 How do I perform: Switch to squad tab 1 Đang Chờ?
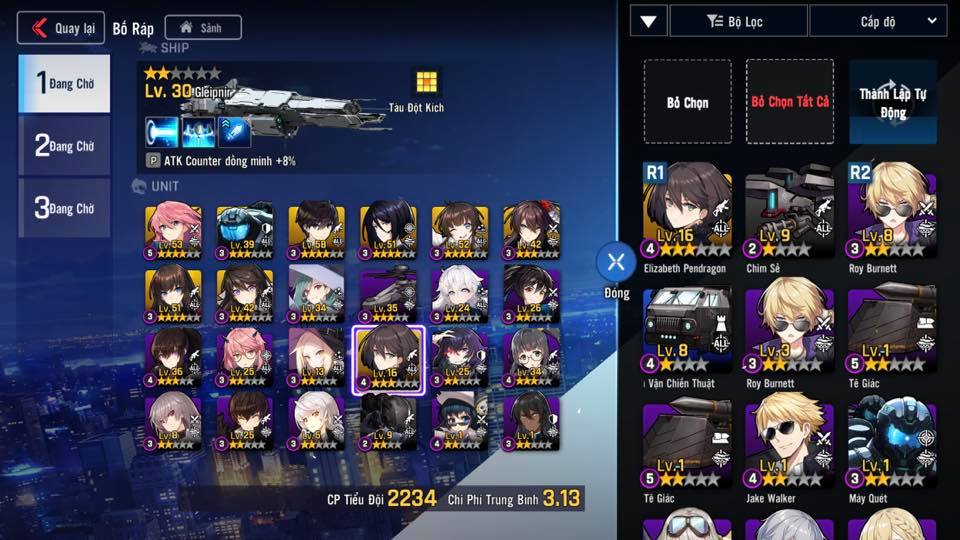click(64, 84)
